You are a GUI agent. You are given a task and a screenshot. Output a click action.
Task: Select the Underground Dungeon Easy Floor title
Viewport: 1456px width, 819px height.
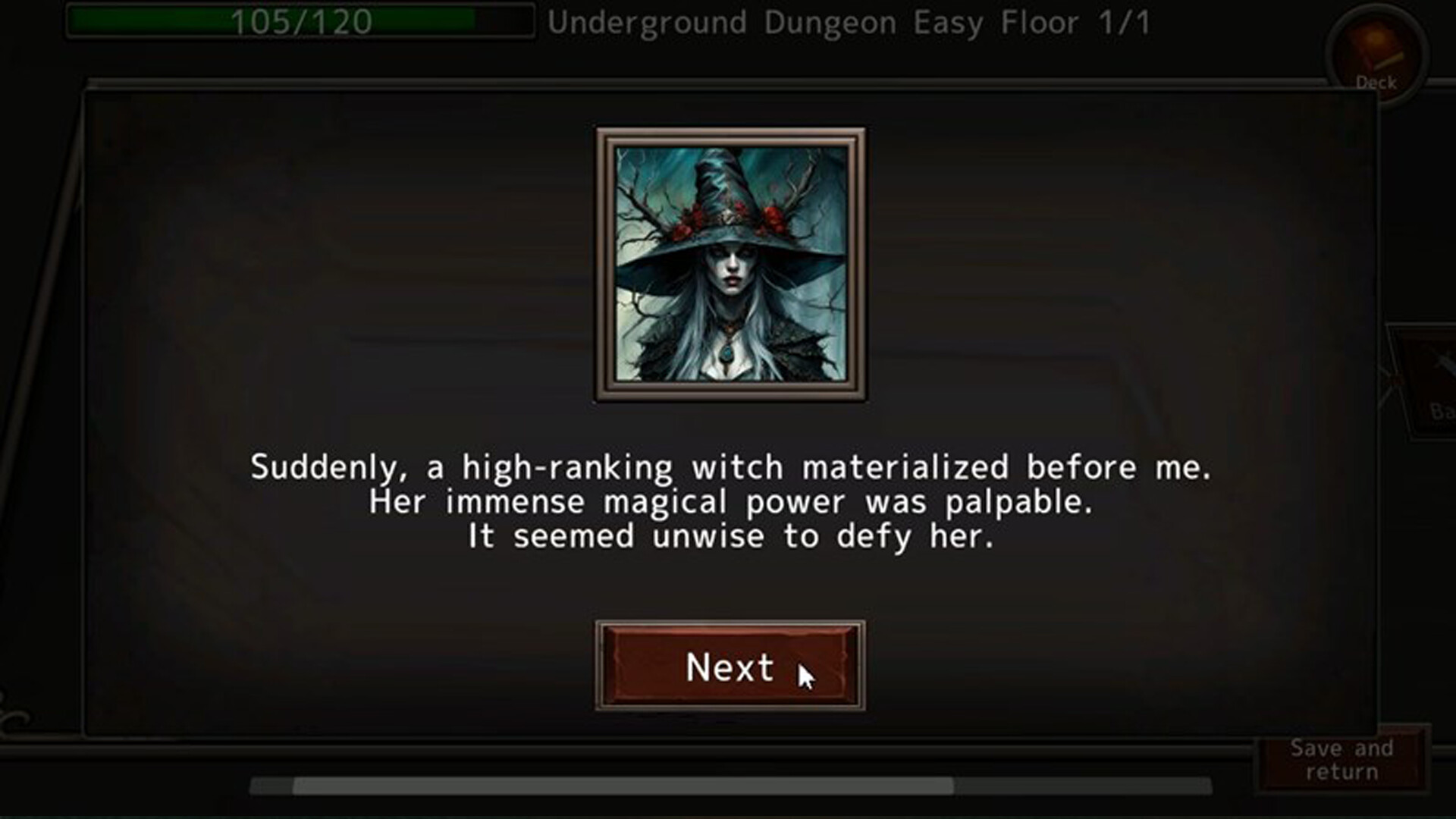(x=849, y=23)
